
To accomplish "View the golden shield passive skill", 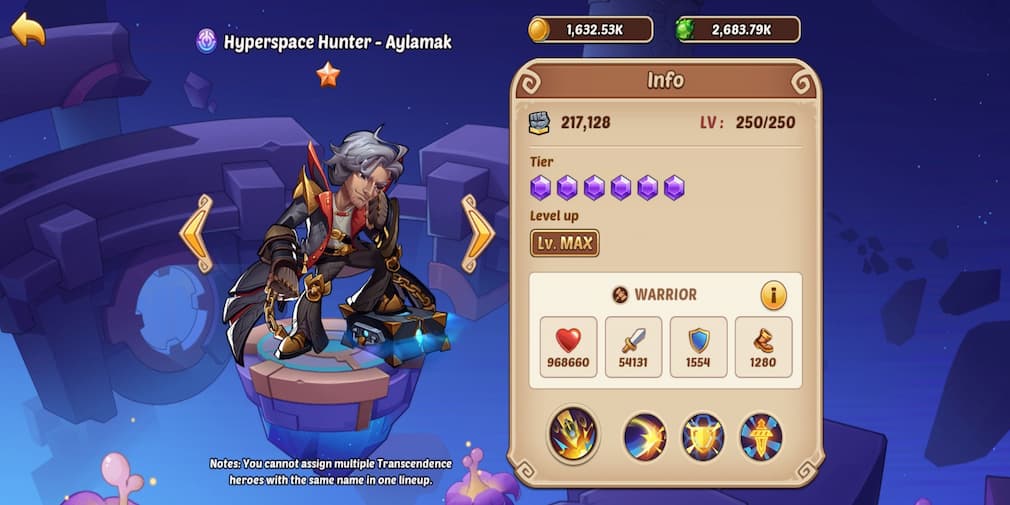I will (x=703, y=437).
